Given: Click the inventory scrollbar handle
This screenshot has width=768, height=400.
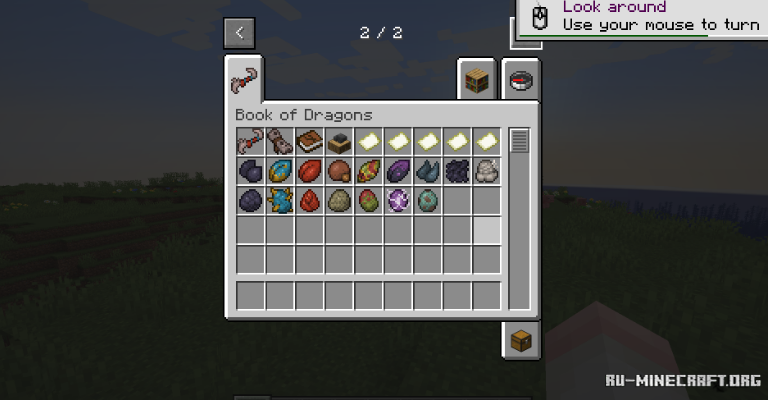Looking at the screenshot, I should [x=519, y=141].
